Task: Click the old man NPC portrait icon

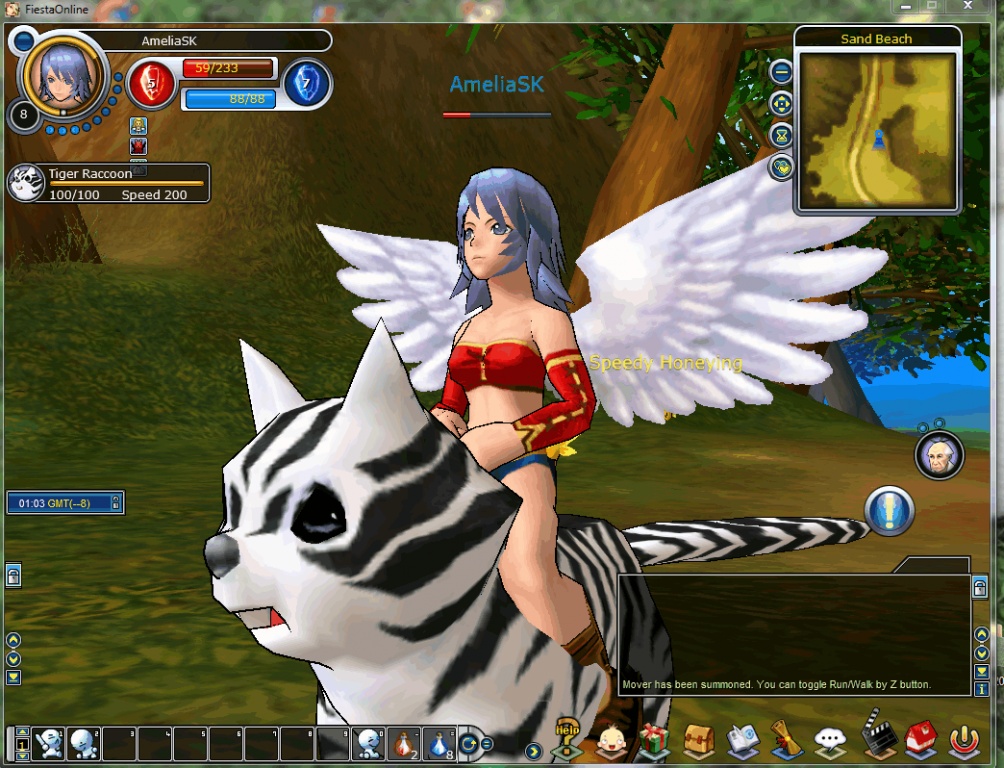Action: click(939, 456)
